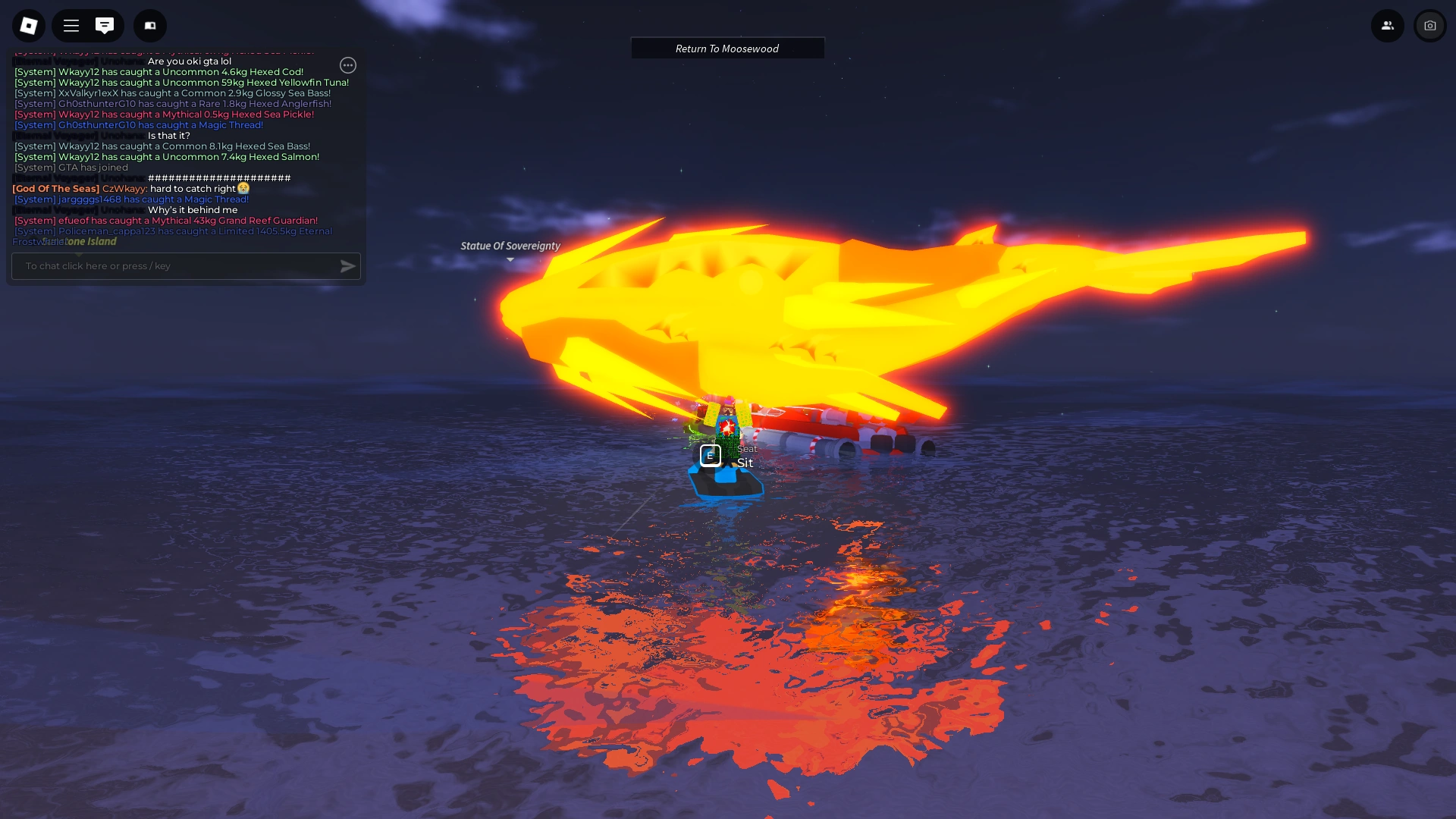The image size is (1456, 819).
Task: Open the player list icon
Action: (1388, 25)
